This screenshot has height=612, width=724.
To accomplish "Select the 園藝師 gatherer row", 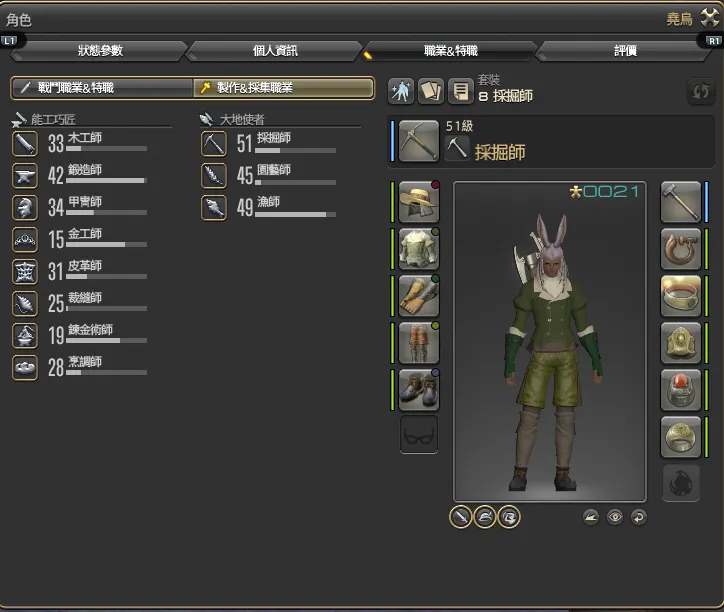I will [x=270, y=176].
